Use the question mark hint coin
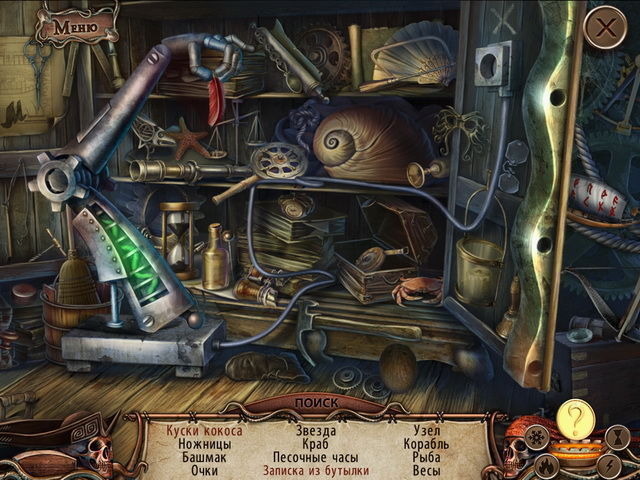 pos(574,418)
